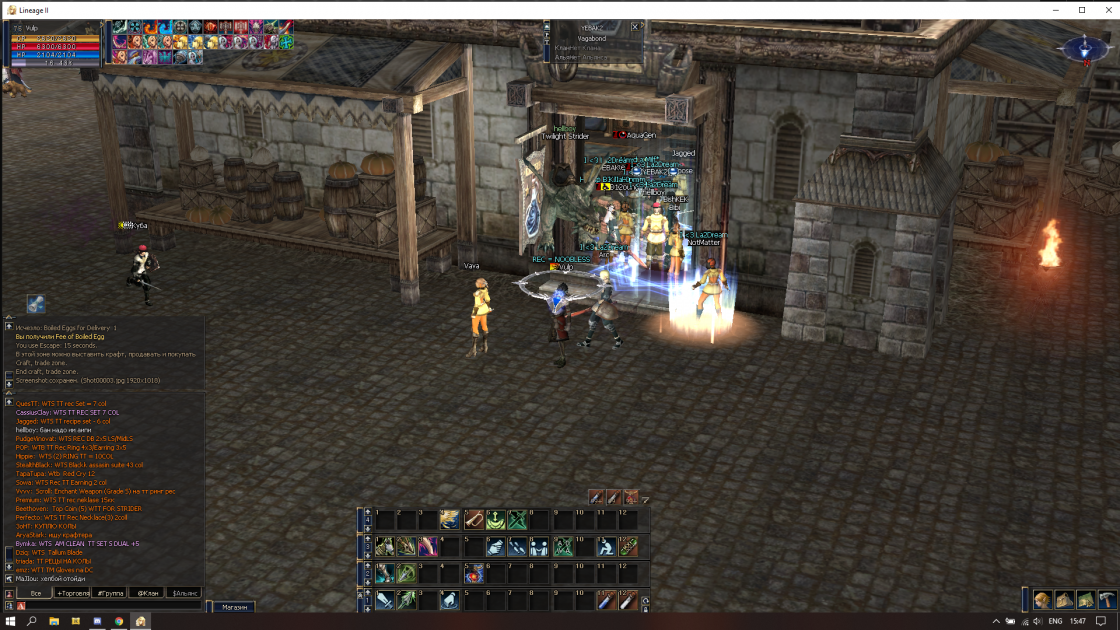Screen dimensions: 1120x630
Task: Activate the sword attack action
Action: [x=385, y=600]
